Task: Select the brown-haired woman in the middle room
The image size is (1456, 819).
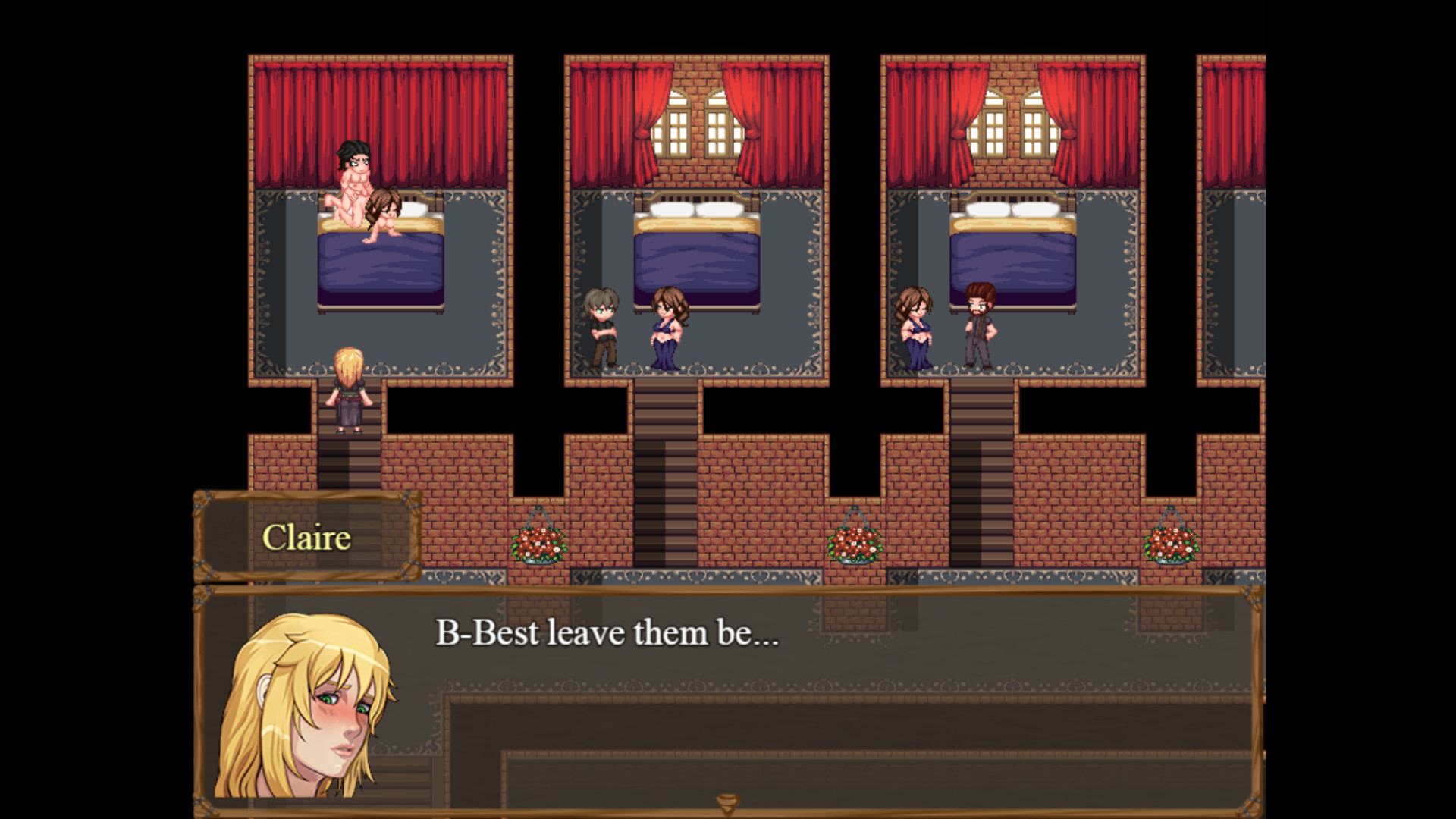Action: [665, 326]
